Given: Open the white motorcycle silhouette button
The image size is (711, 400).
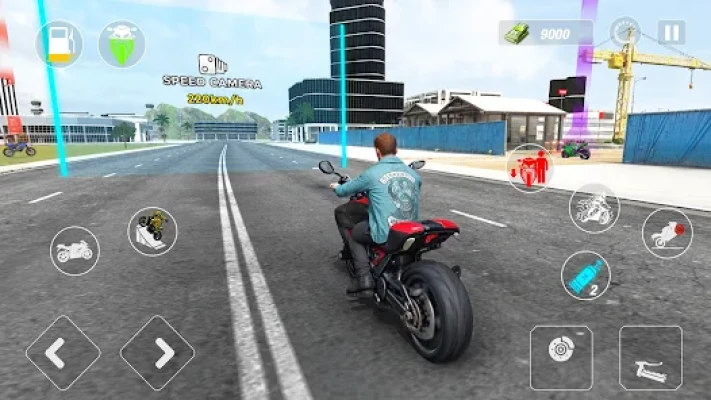Looking at the screenshot, I should pos(75,250).
